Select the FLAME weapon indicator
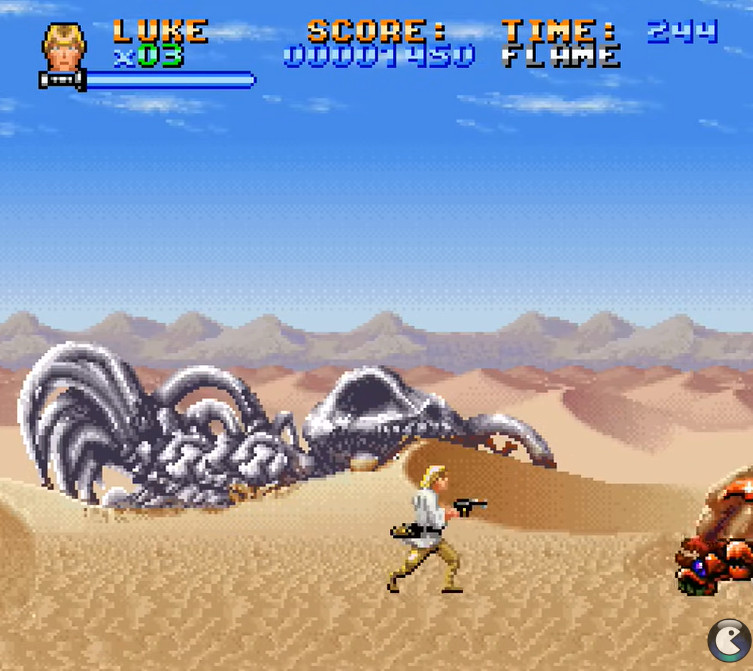 pyautogui.click(x=560, y=56)
